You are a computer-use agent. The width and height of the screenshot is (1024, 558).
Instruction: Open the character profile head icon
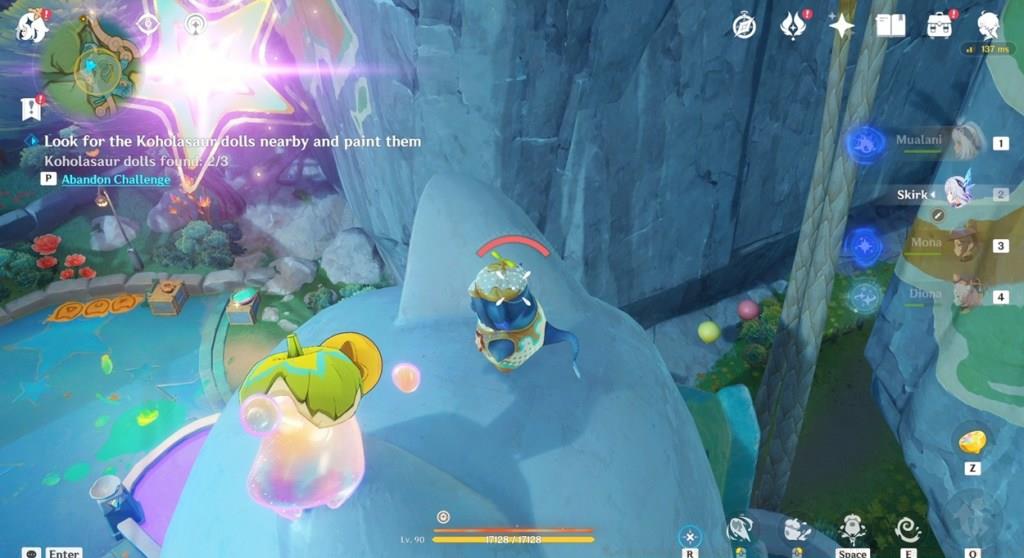(x=989, y=25)
